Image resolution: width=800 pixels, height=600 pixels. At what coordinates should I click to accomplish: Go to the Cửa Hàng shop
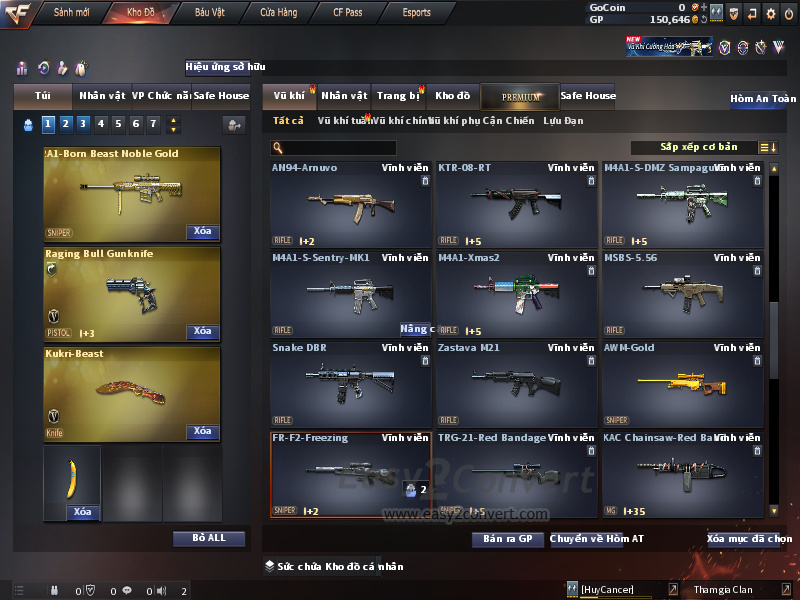[x=278, y=13]
